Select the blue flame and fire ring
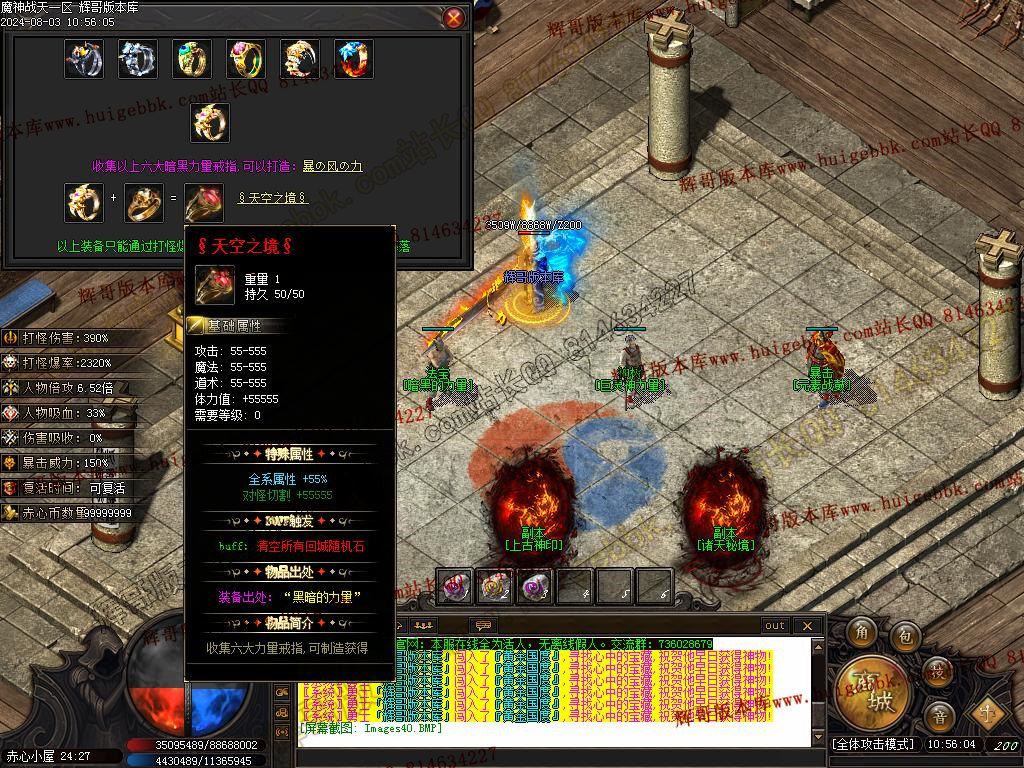The height and width of the screenshot is (768, 1024). pyautogui.click(x=353, y=59)
